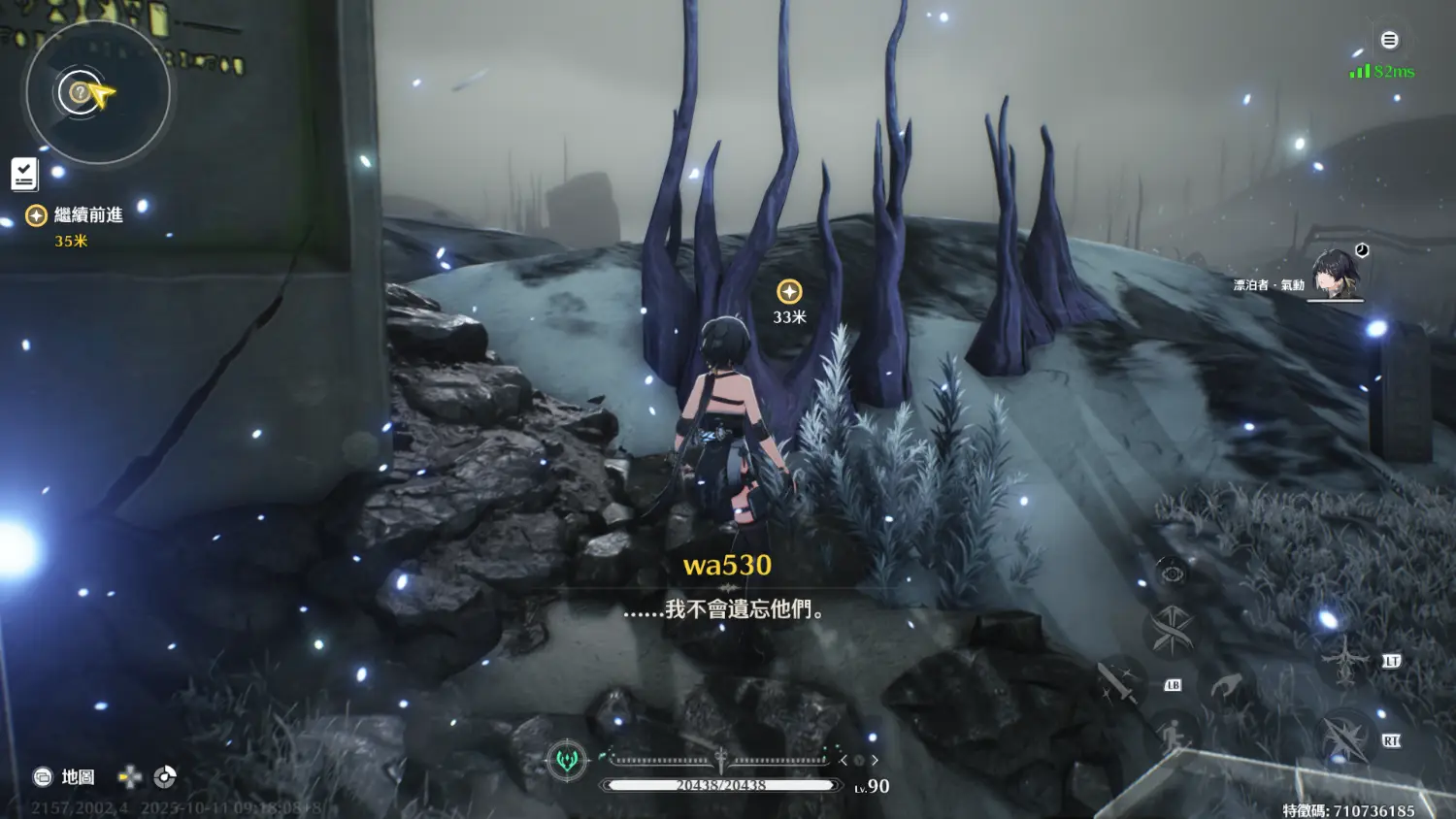1456x819 pixels.
Task: Click the 33米 objective waypoint marker
Action: (x=789, y=291)
